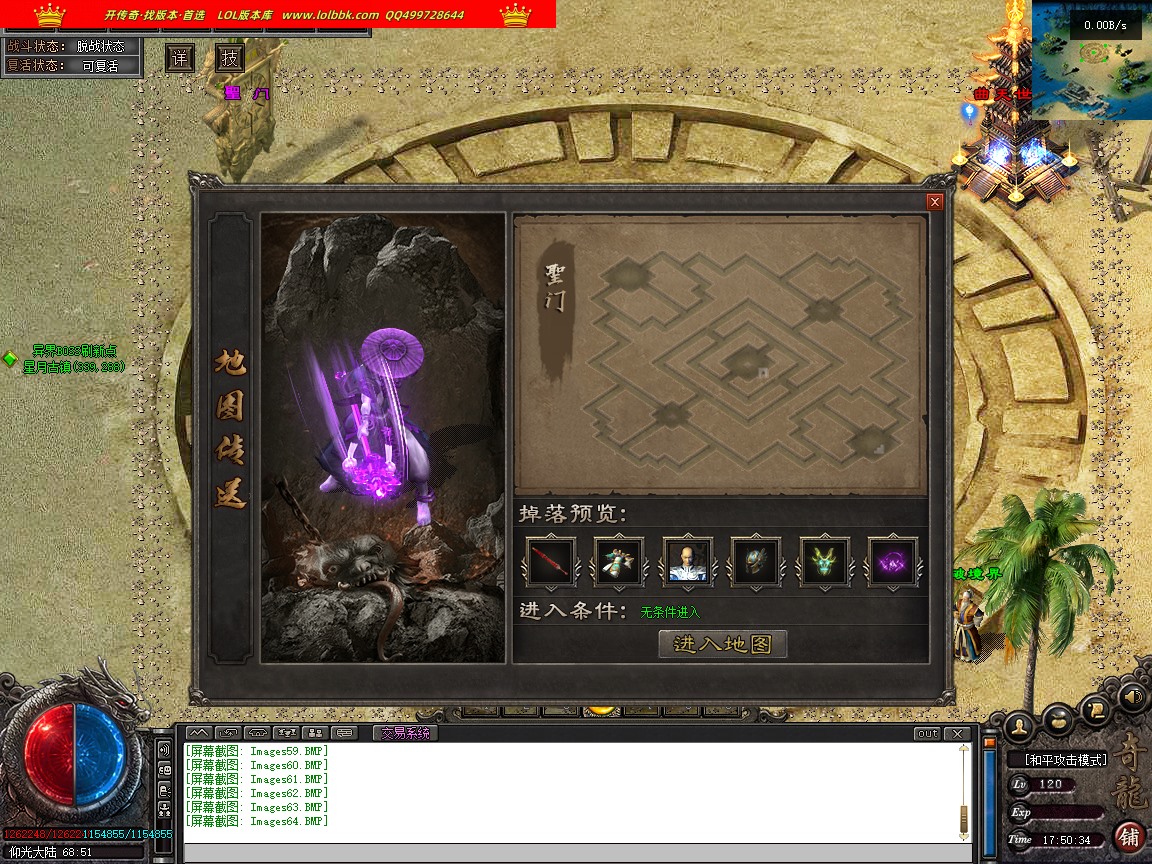Select the dark helmet drop preview slot

(x=756, y=561)
